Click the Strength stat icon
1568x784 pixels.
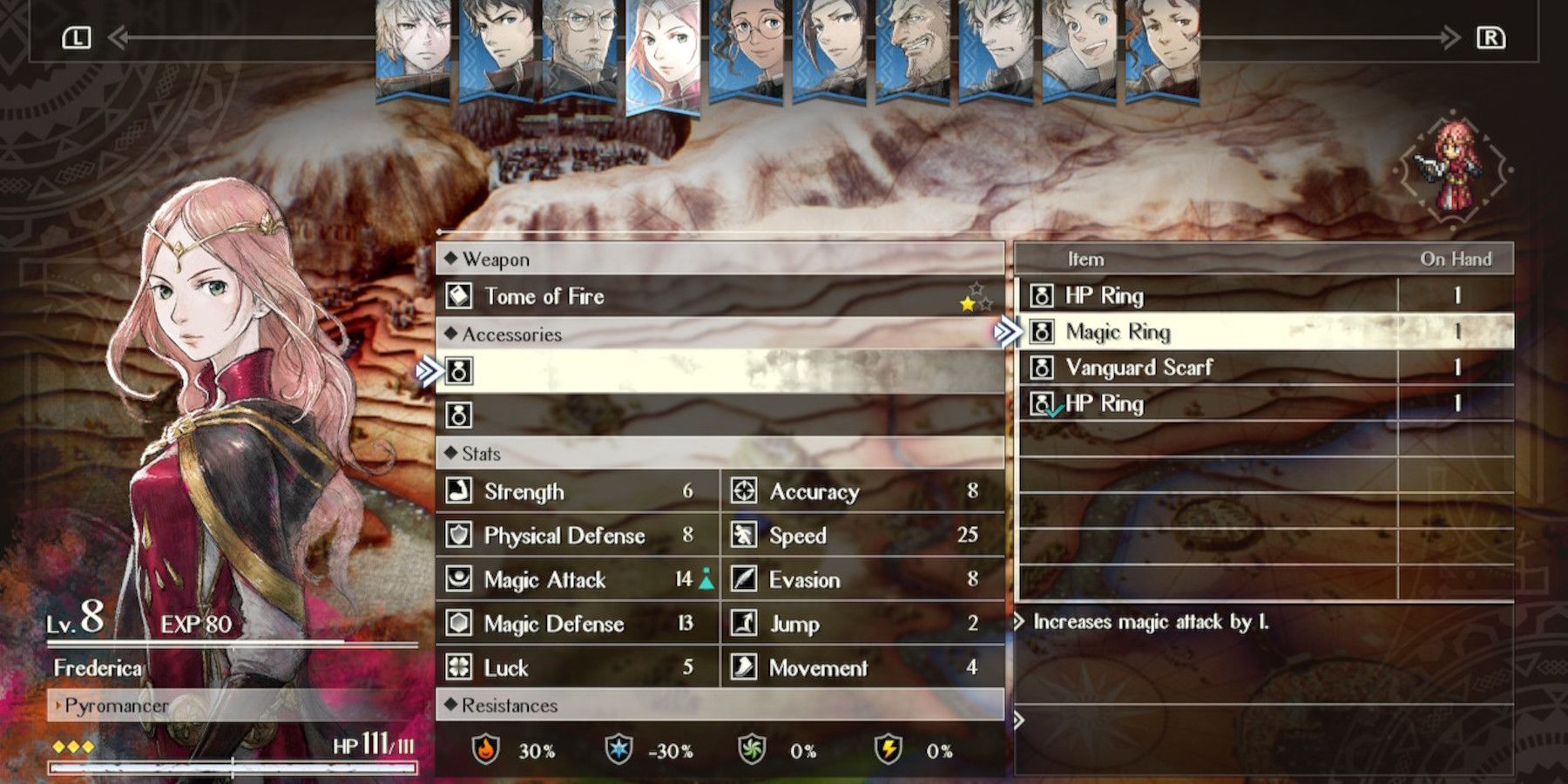click(x=460, y=491)
